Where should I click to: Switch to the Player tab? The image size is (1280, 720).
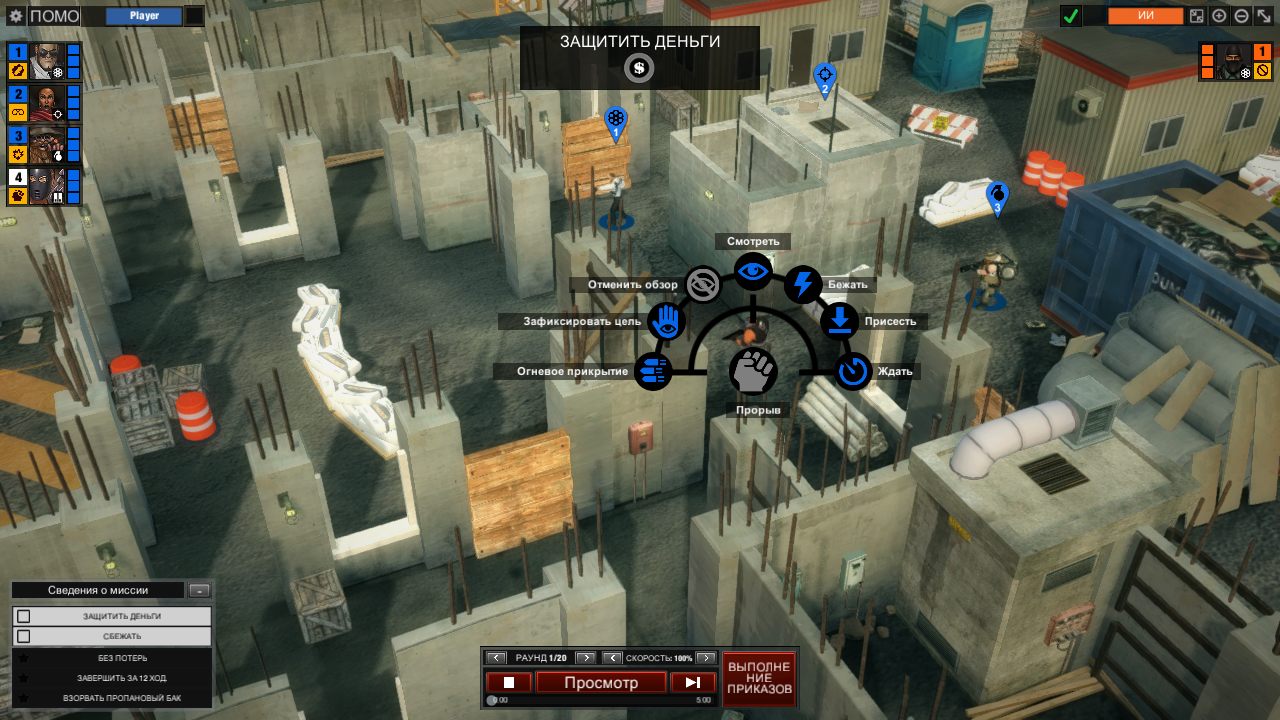pyautogui.click(x=142, y=15)
